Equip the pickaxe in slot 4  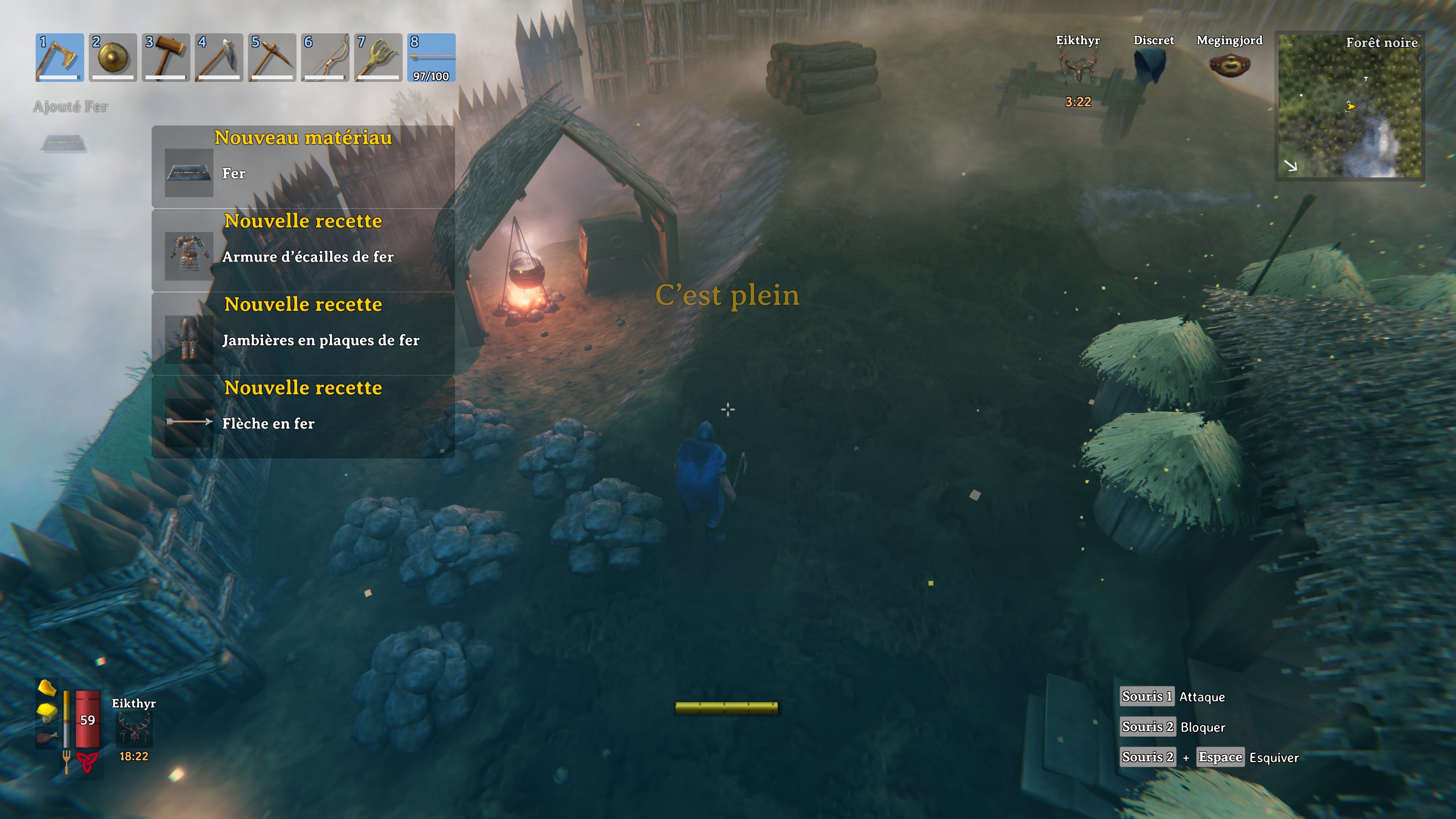click(219, 57)
